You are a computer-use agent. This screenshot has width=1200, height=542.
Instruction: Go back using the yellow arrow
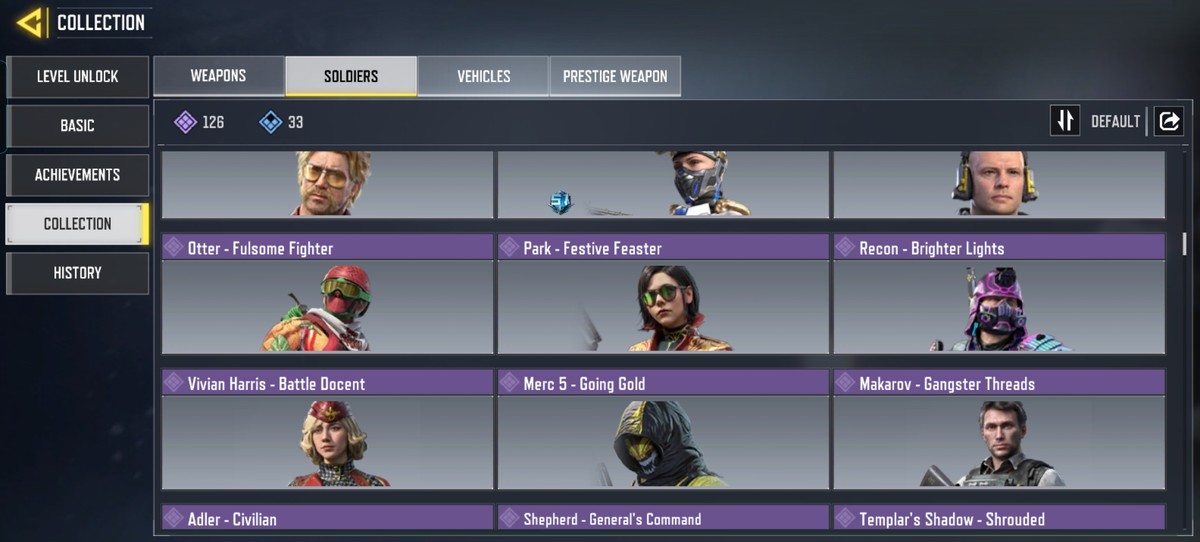click(30, 22)
